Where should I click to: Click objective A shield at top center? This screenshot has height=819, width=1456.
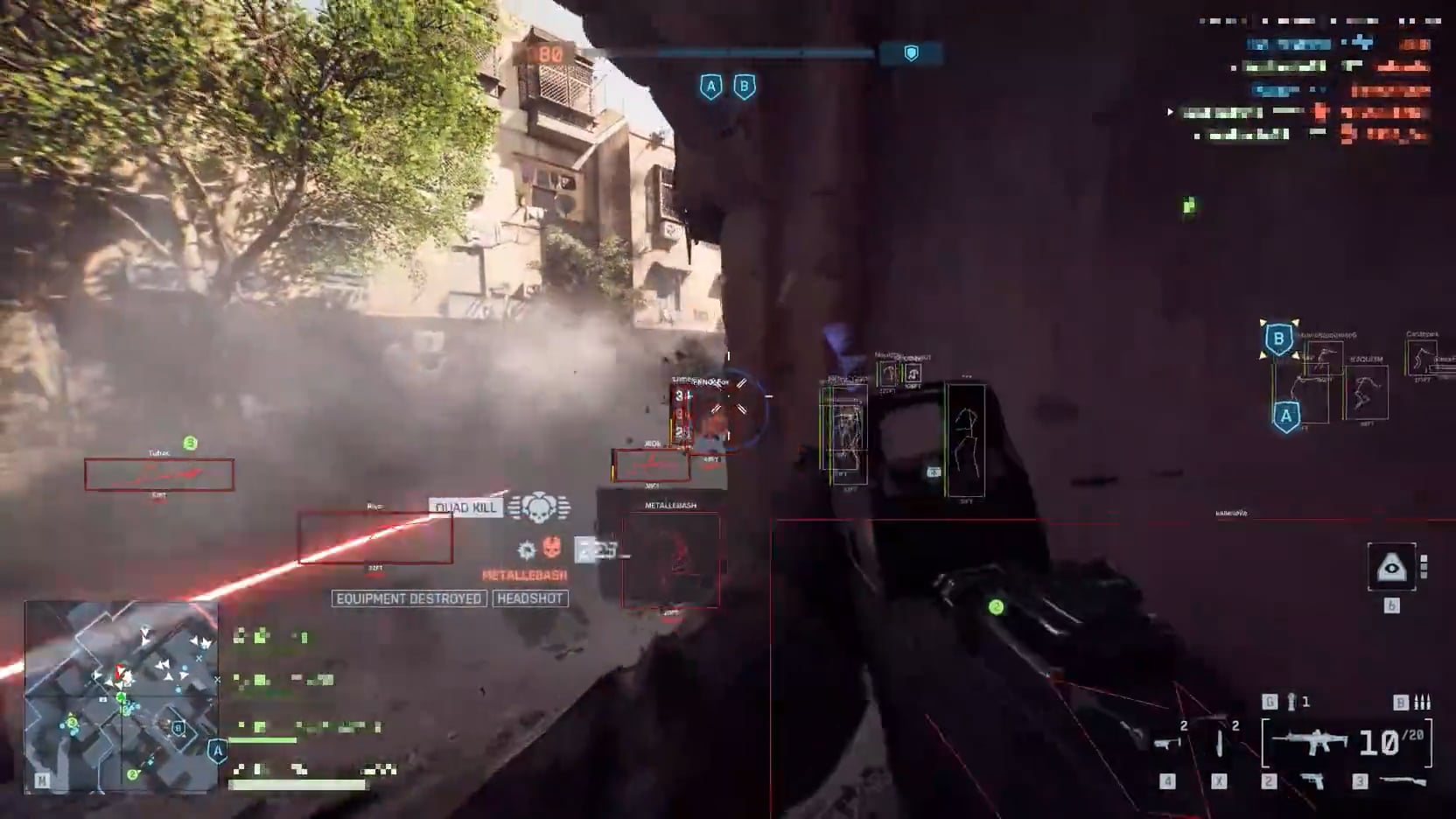pos(710,87)
